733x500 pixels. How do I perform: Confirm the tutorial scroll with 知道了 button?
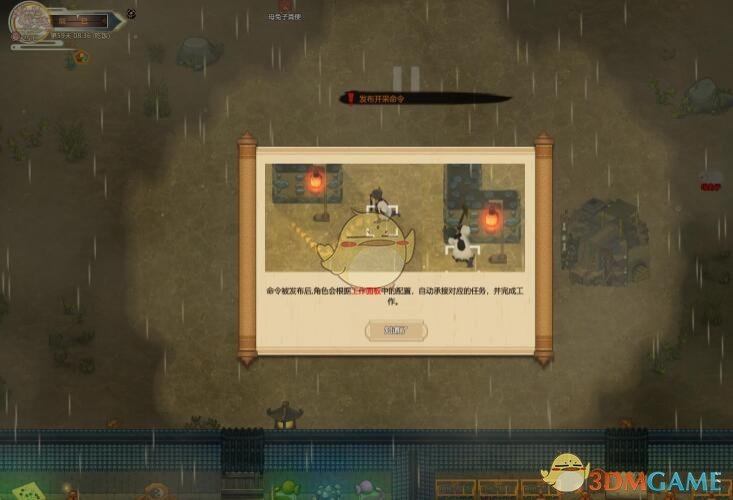pyautogui.click(x=396, y=330)
